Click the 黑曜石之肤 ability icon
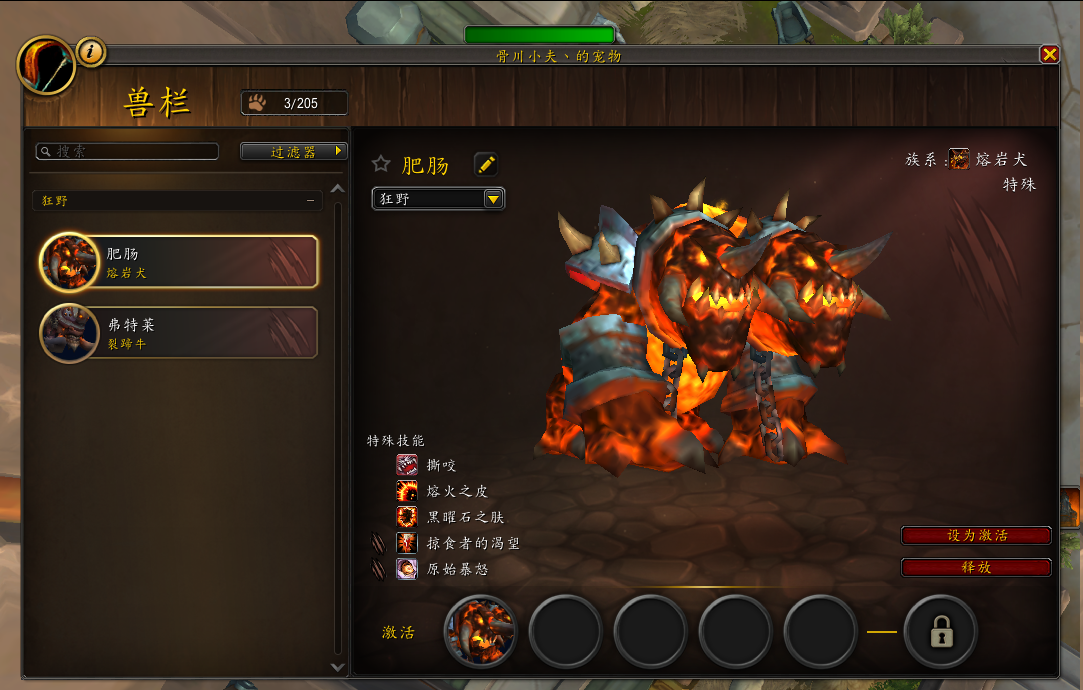 point(407,517)
